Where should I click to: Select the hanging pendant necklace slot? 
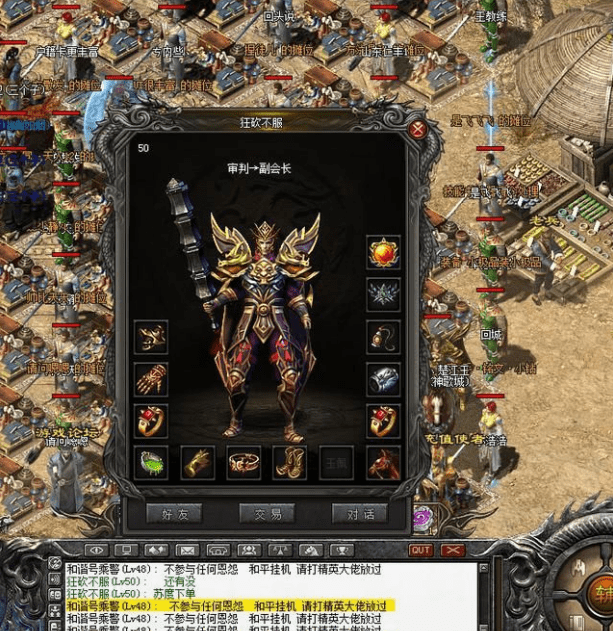(383, 336)
